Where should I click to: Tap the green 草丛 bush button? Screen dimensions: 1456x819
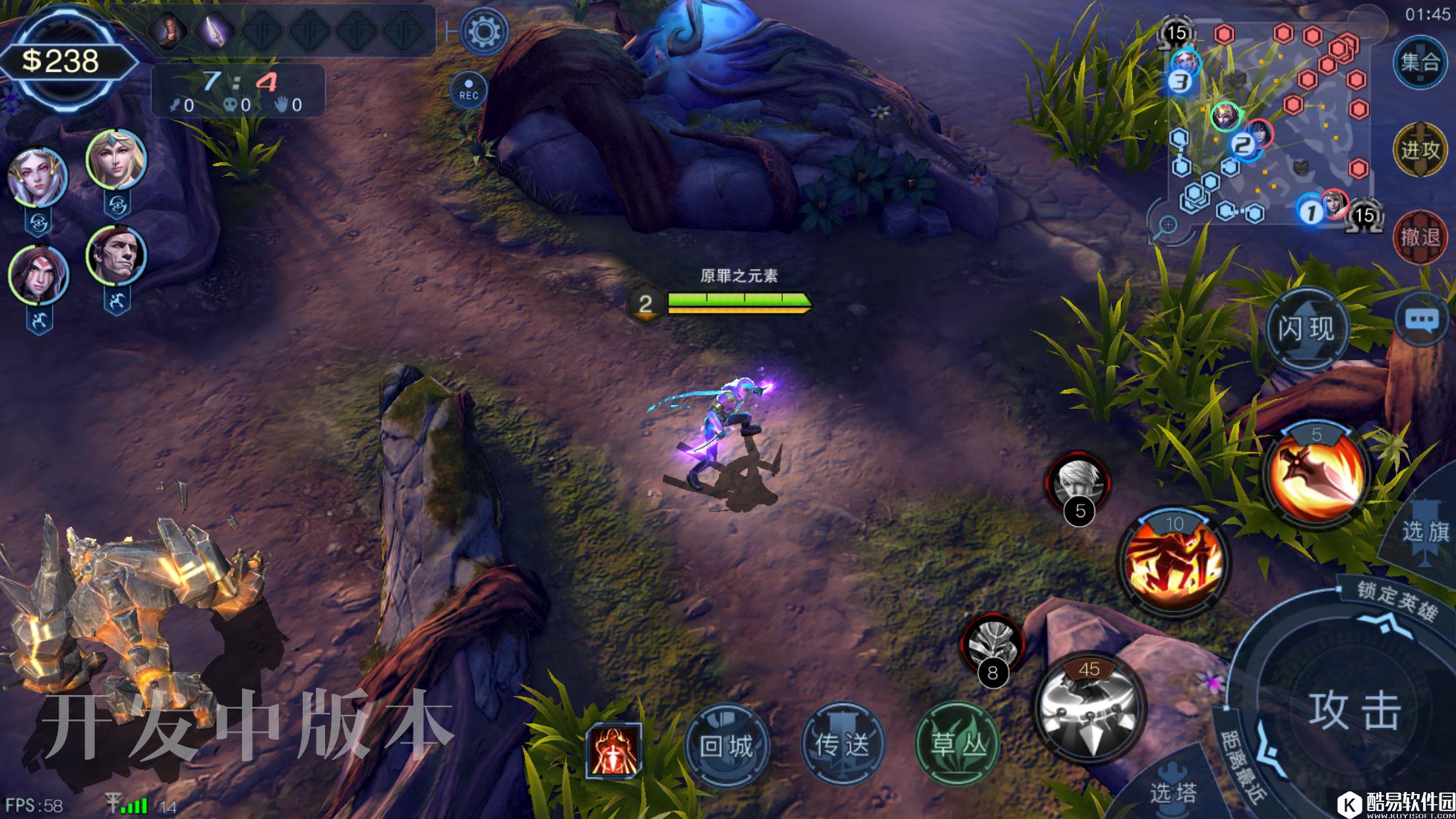957,745
